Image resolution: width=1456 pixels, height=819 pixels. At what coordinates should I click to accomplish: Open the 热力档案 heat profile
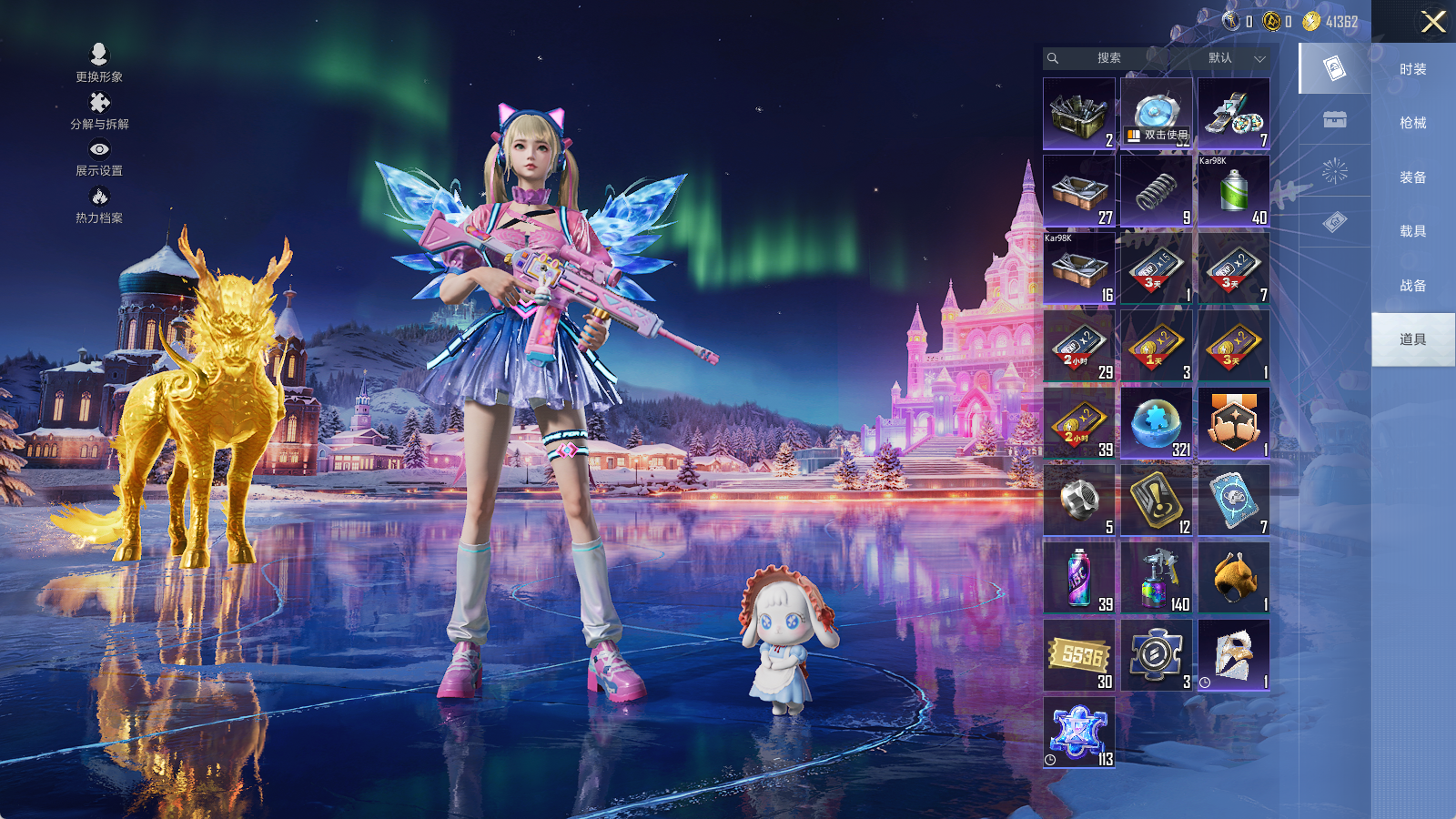99,205
